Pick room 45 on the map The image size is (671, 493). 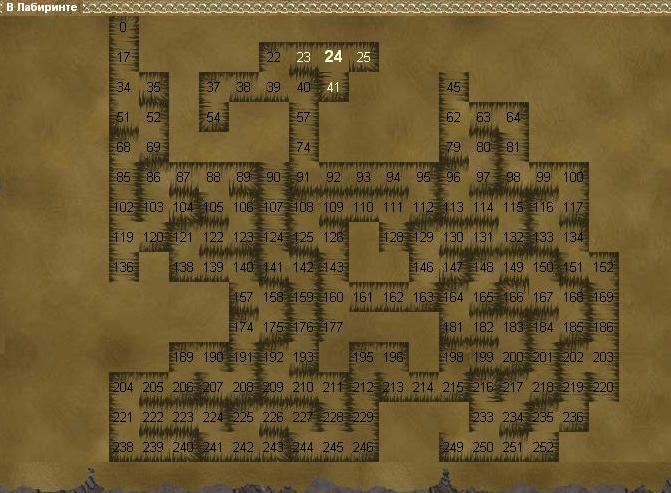pos(453,87)
